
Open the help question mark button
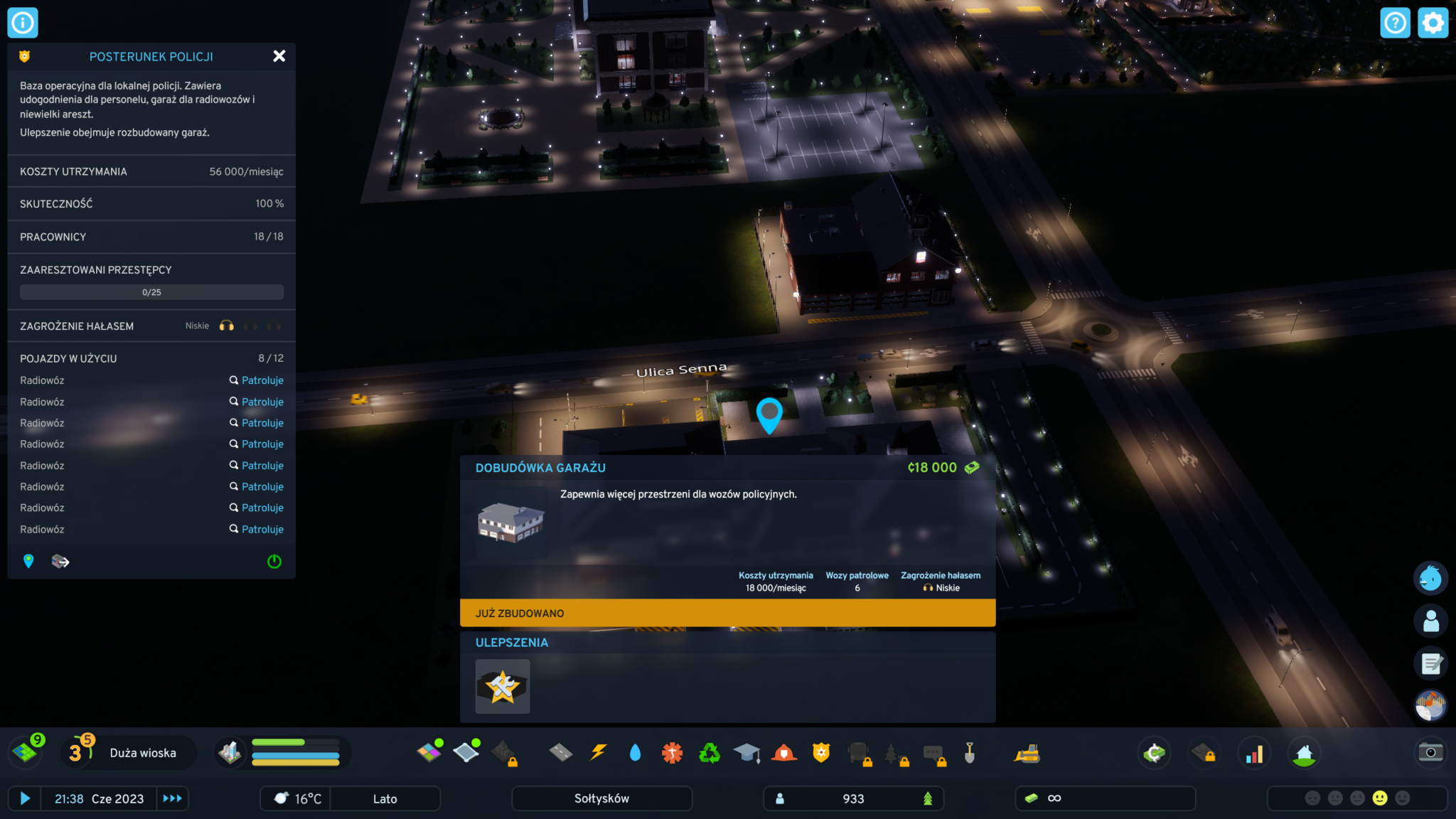click(x=1395, y=23)
